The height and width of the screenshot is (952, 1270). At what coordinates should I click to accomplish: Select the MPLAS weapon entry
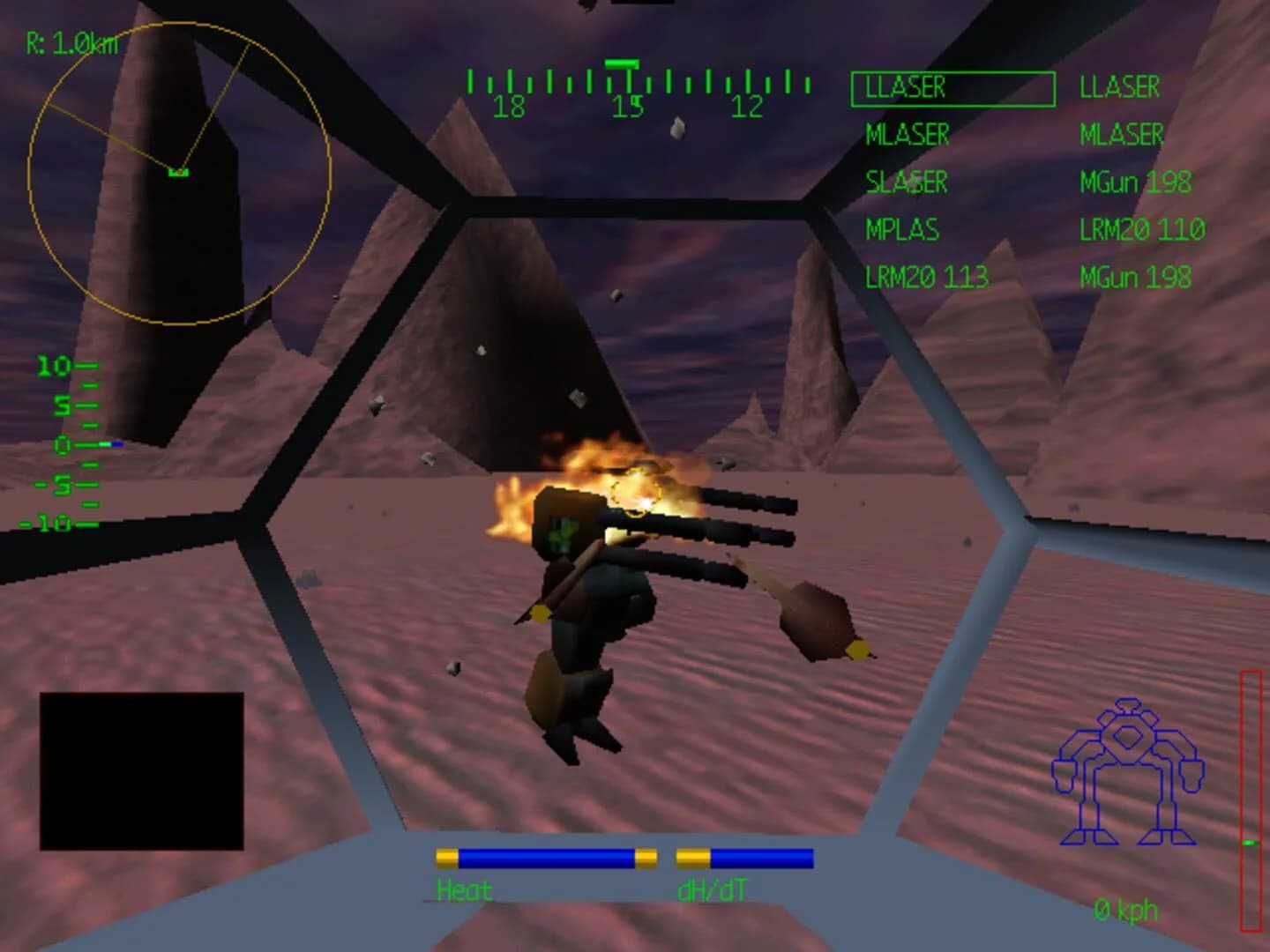901,230
